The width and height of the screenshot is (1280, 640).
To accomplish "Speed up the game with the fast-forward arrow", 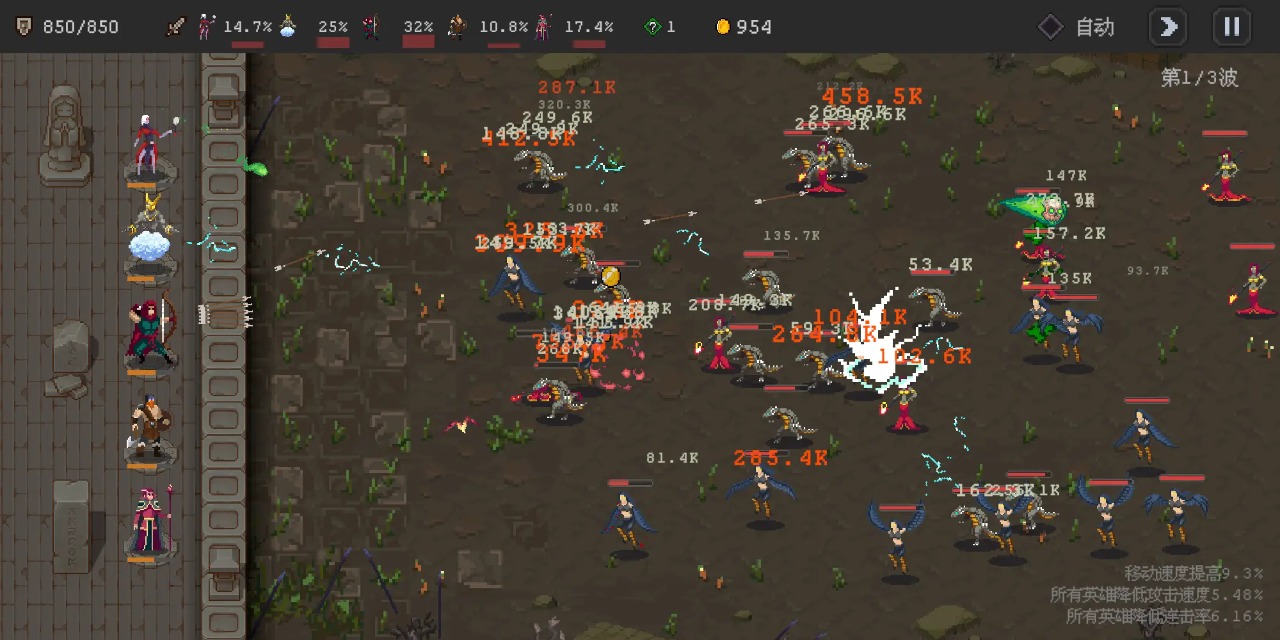I will coord(1168,27).
